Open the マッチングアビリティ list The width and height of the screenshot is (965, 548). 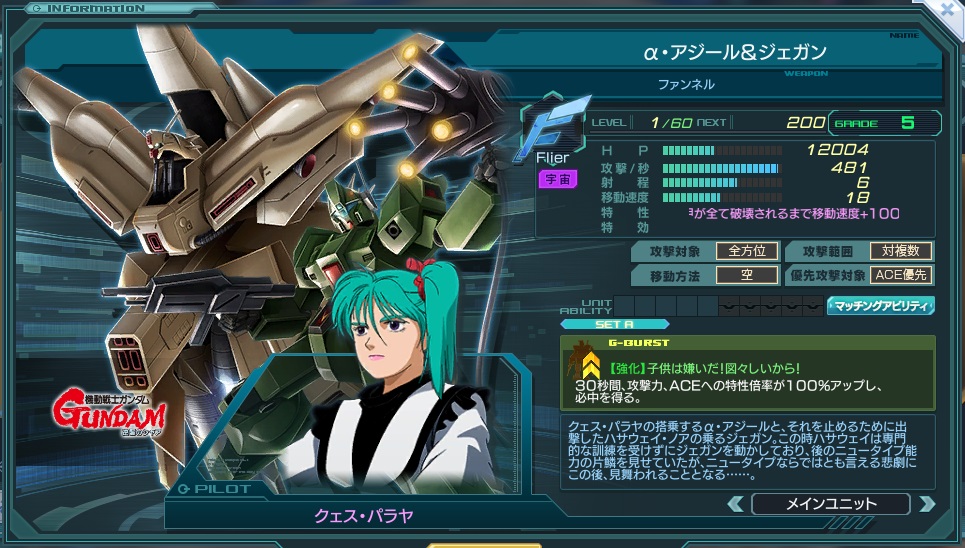tap(881, 306)
